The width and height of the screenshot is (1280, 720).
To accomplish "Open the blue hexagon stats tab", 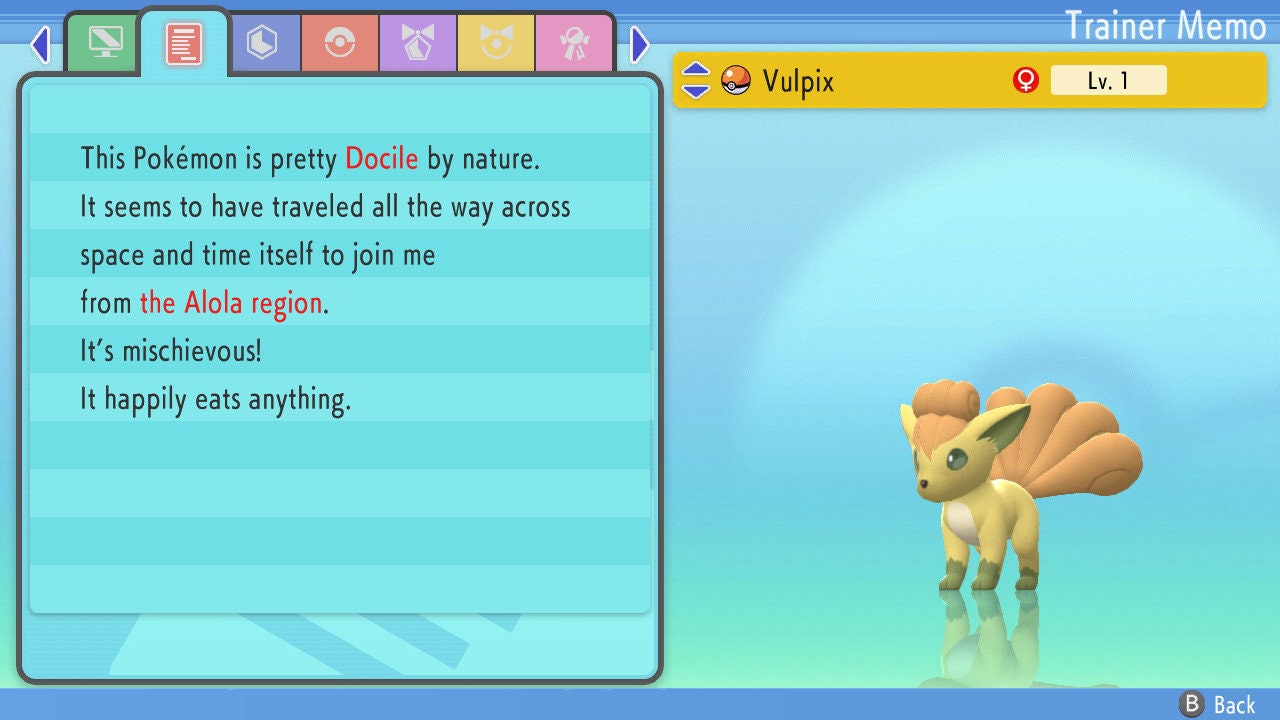I will pyautogui.click(x=262, y=44).
